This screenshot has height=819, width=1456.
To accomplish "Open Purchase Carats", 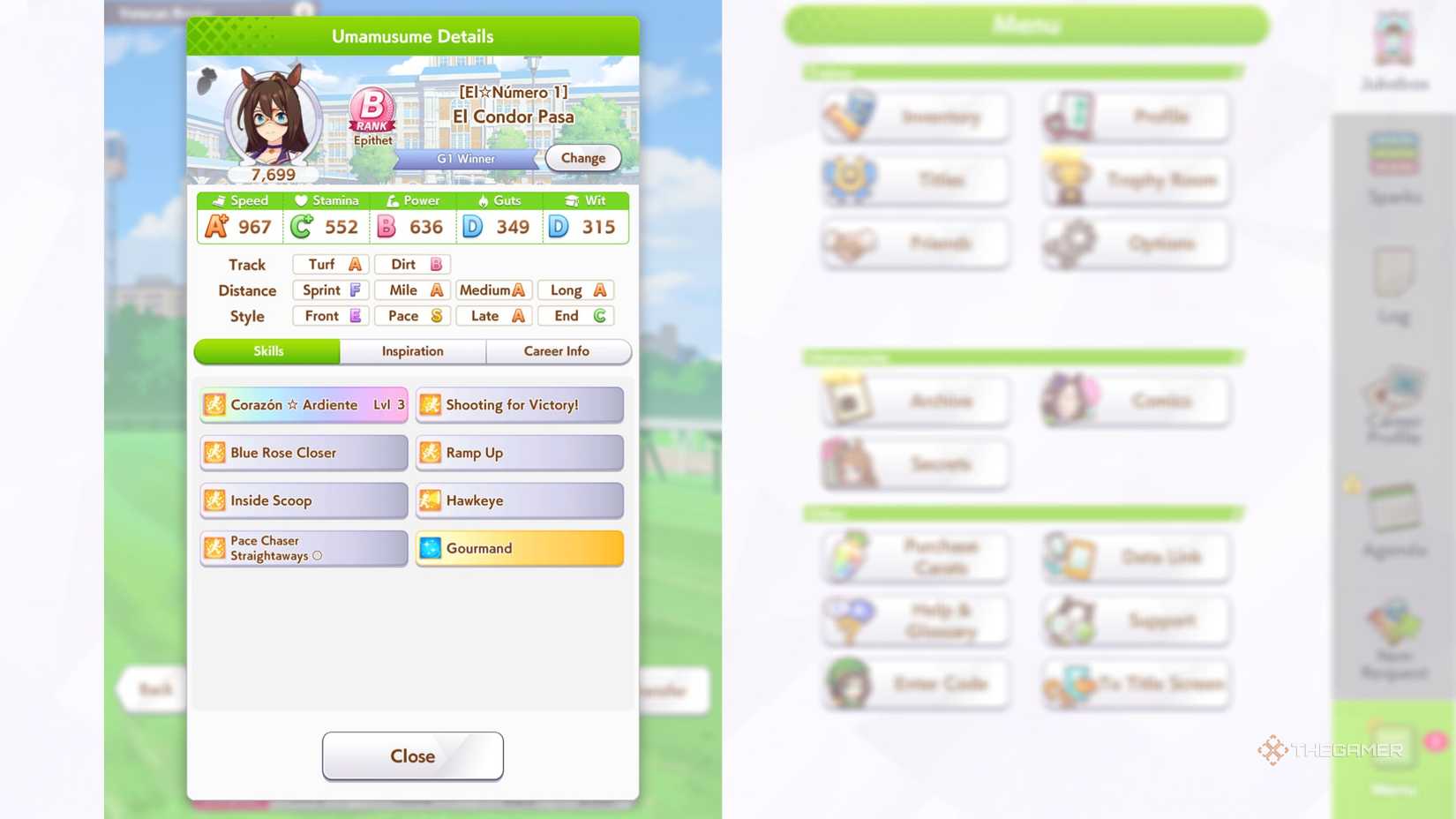I will tap(914, 557).
